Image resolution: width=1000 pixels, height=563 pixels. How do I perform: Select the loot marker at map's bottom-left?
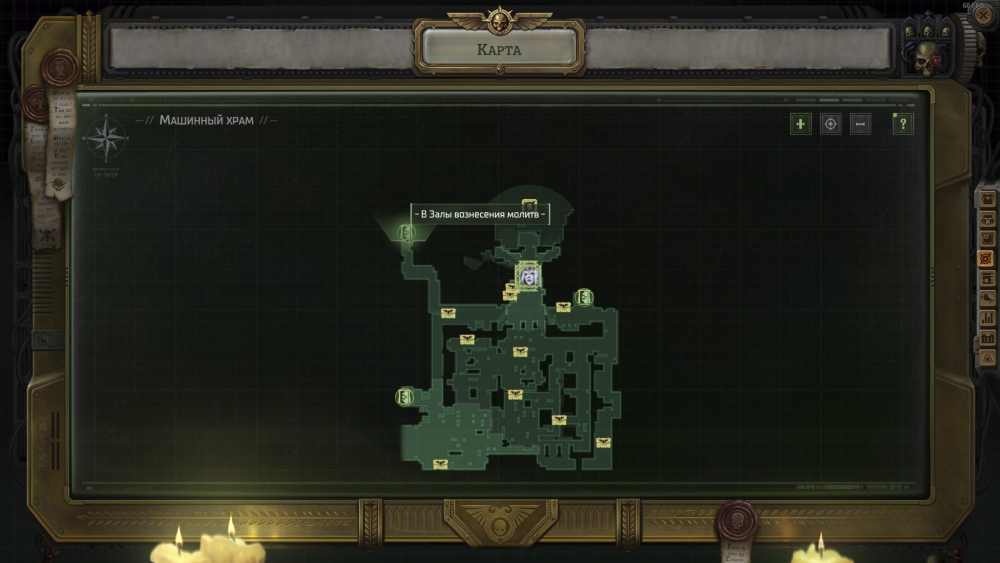click(x=440, y=464)
